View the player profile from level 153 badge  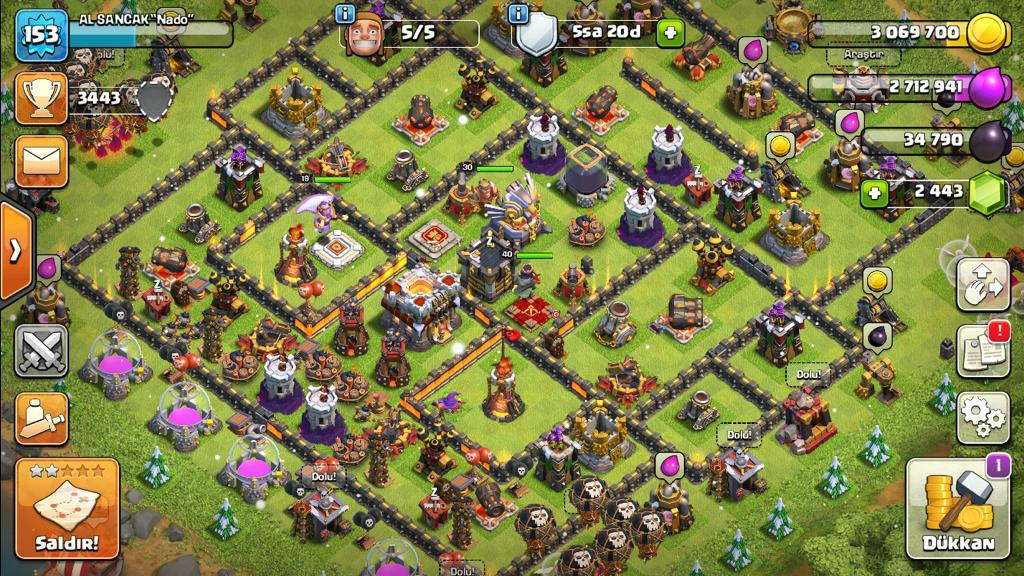coord(40,36)
